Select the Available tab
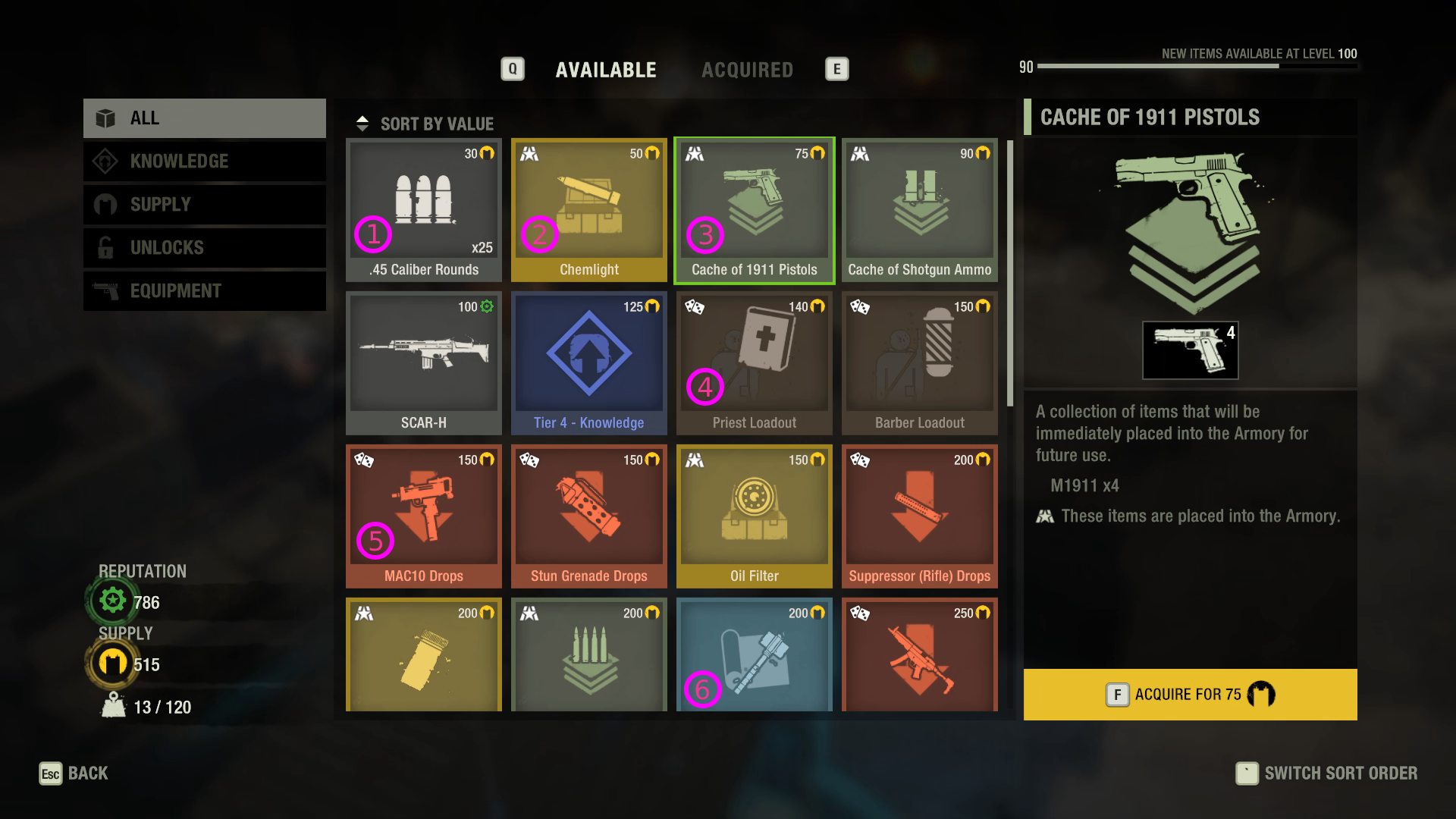1456x819 pixels. [x=606, y=70]
